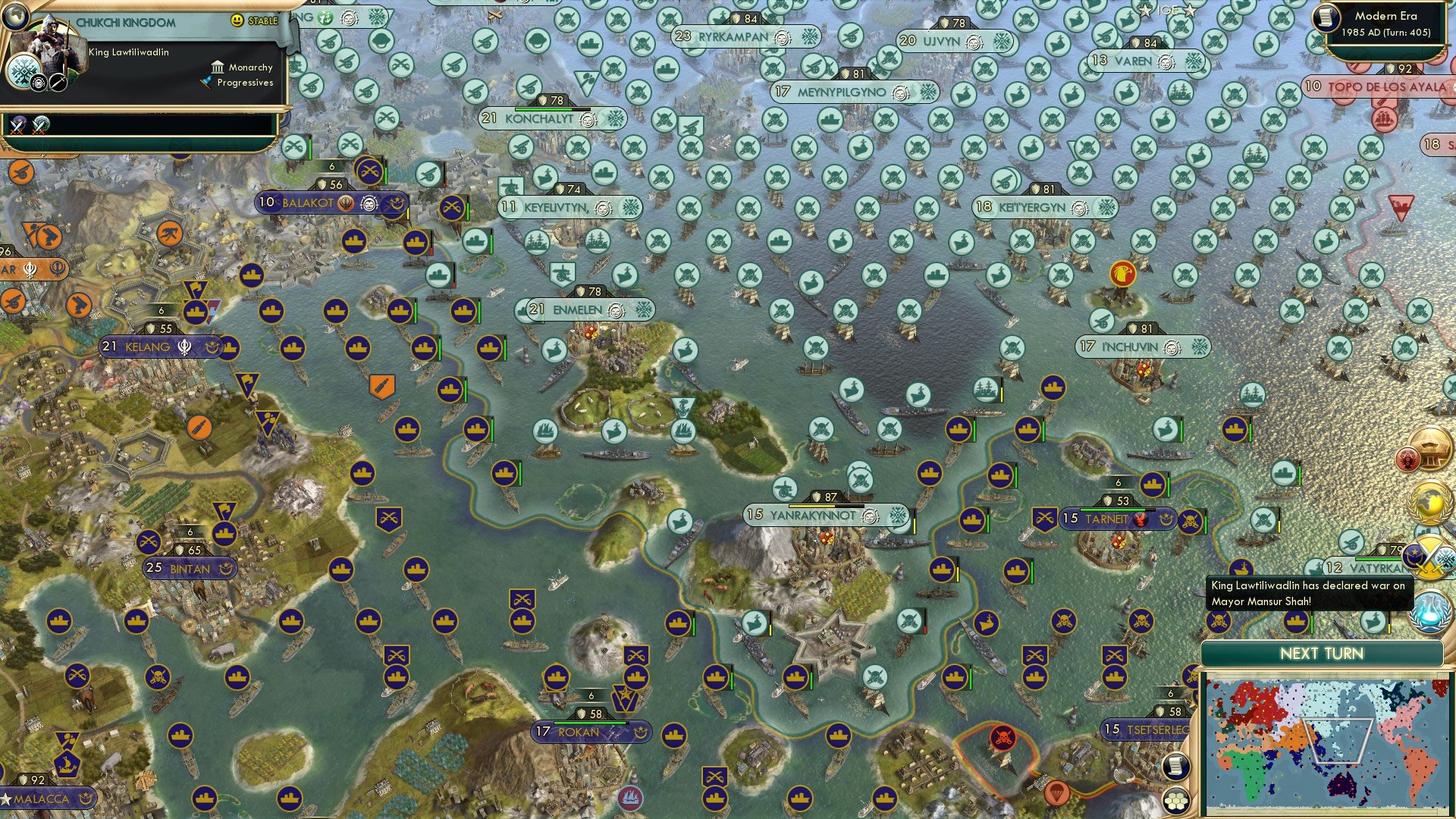The height and width of the screenshot is (819, 1456).
Task: Click the Sikhism religion icon on Kelang's banner
Action: click(x=184, y=348)
